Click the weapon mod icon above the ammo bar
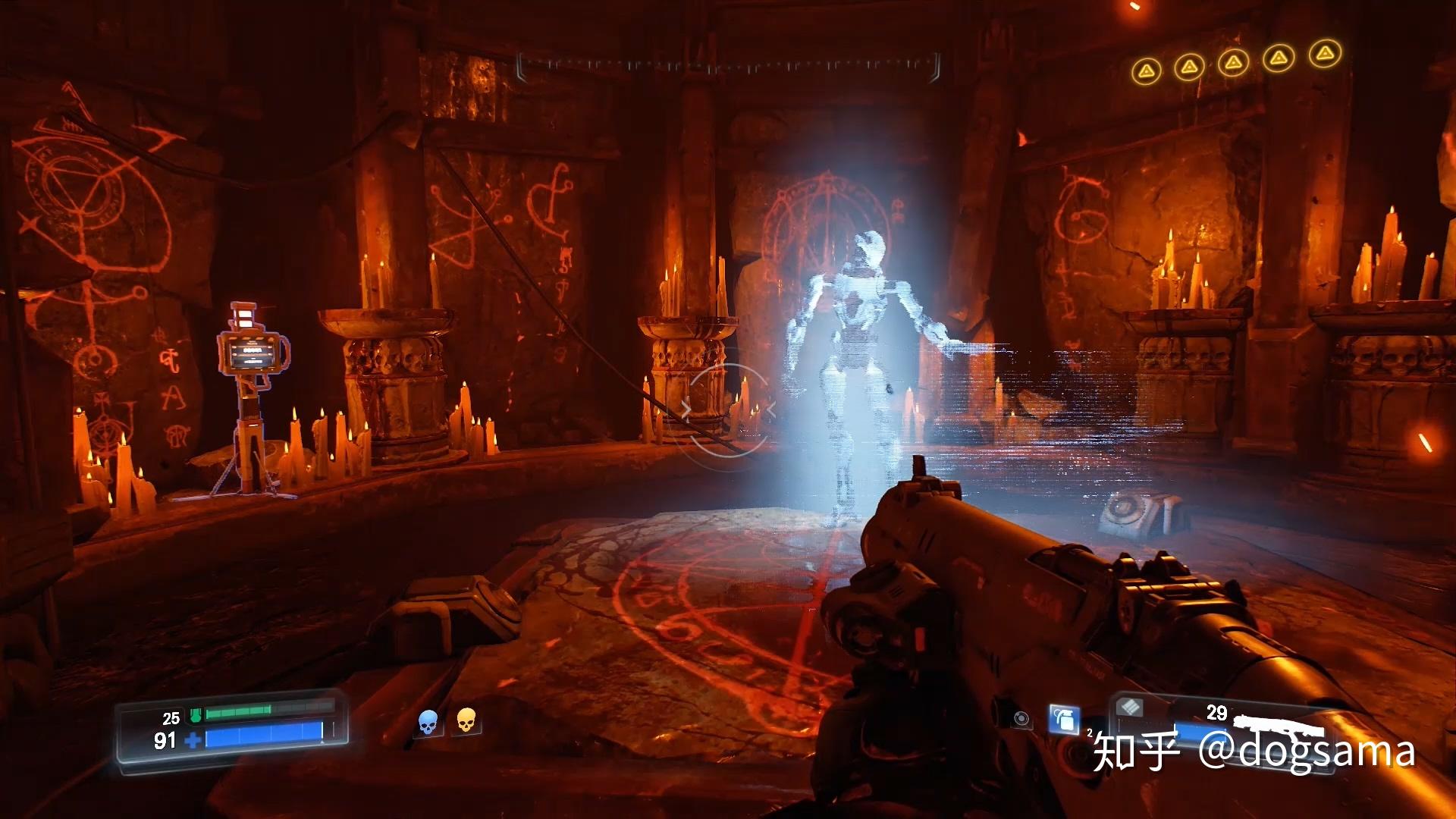Viewport: 1456px width, 819px height. click(x=1130, y=708)
